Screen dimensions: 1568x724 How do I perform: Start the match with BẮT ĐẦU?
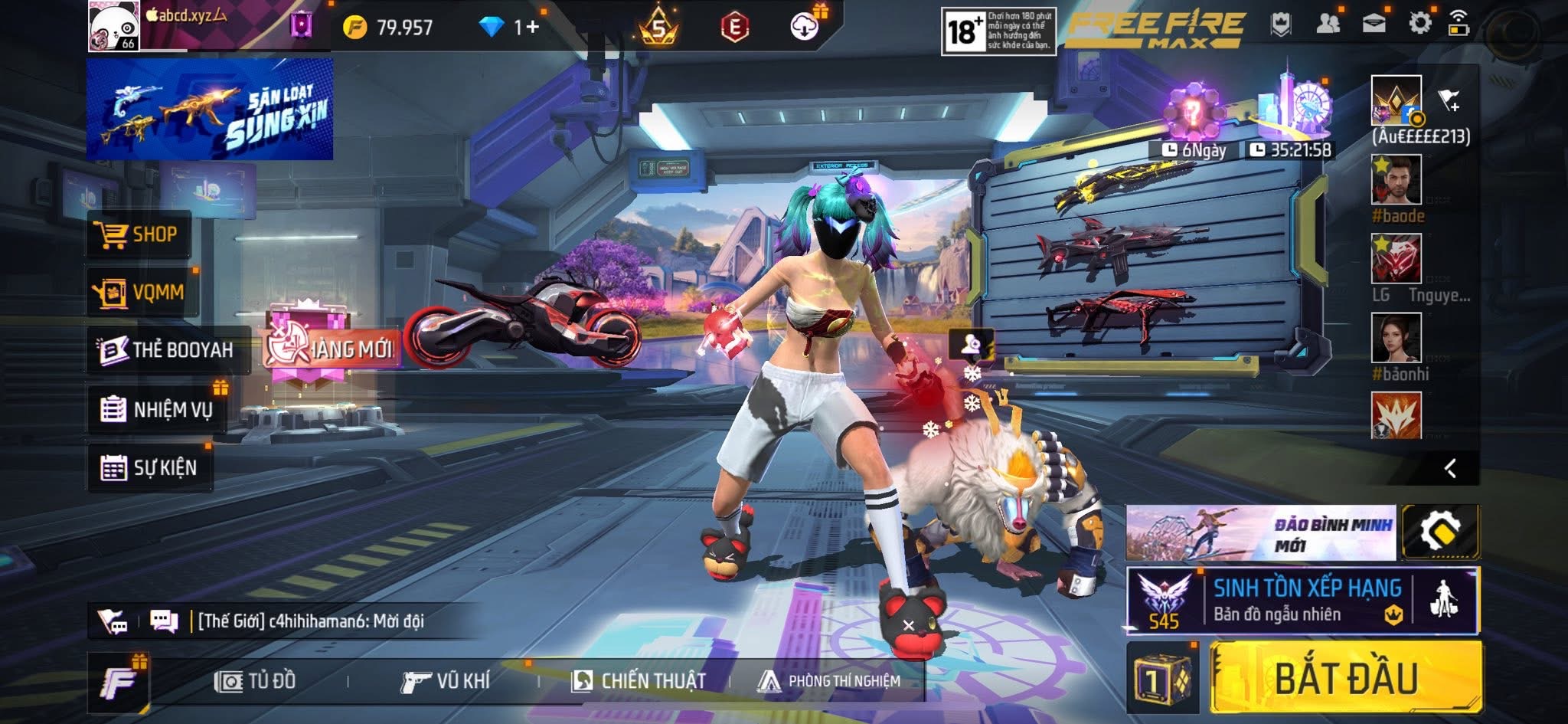click(1345, 679)
